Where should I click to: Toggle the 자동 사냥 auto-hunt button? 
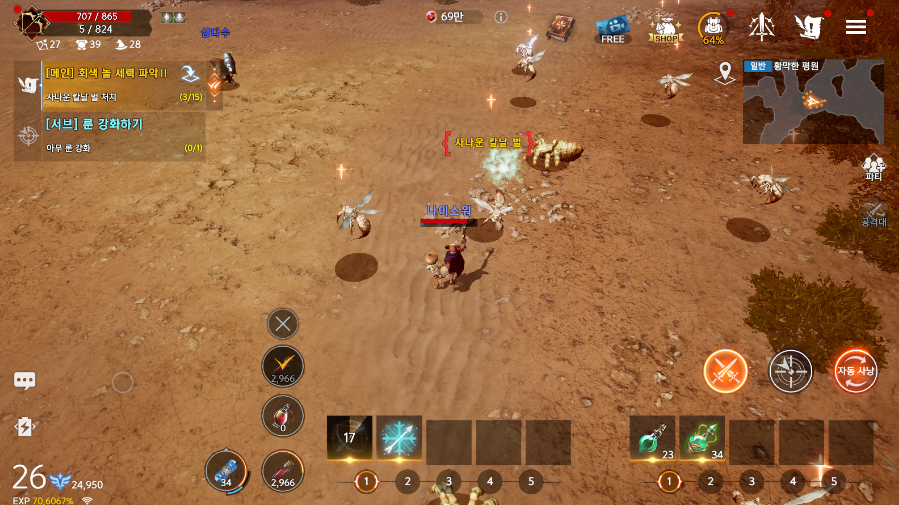click(855, 371)
